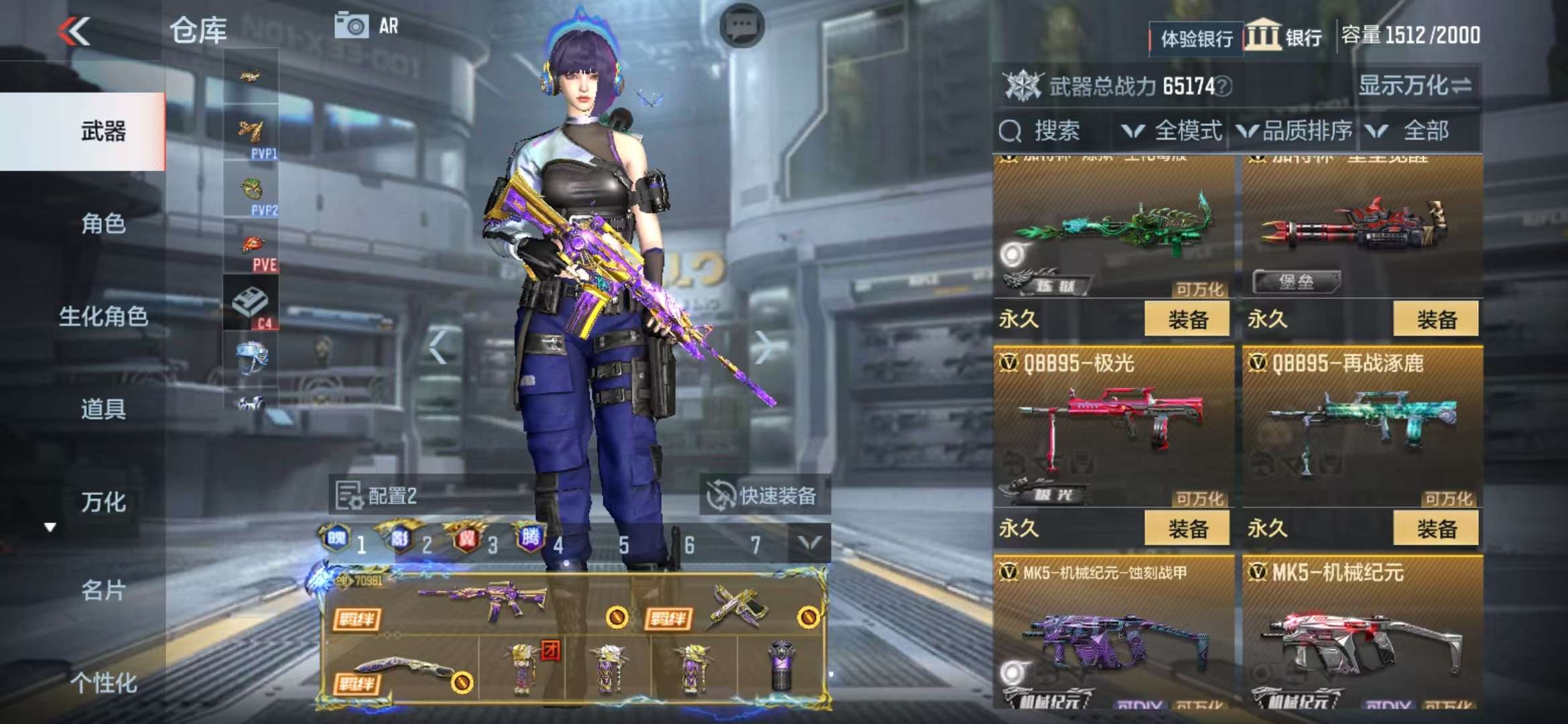Equip the QBB95-极光 rifle
Viewport: 1568px width, 724px height.
pos(1187,529)
